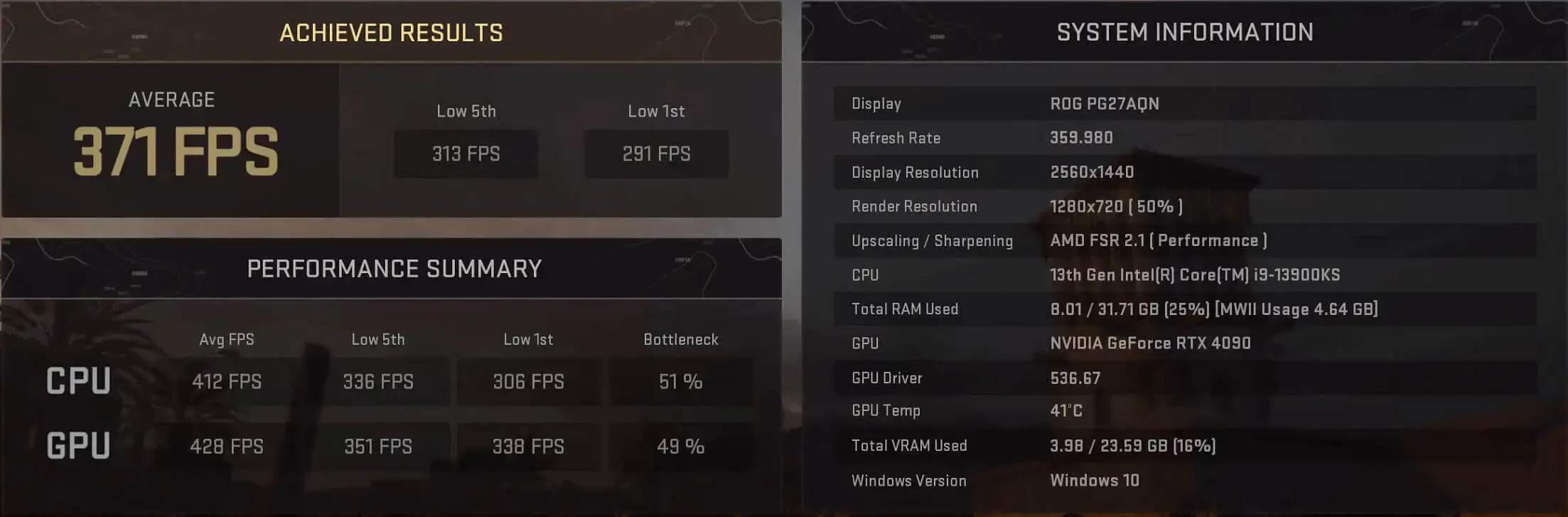Select the SYSTEM INFORMATION header
This screenshot has width=1568, height=517.
point(1183,32)
